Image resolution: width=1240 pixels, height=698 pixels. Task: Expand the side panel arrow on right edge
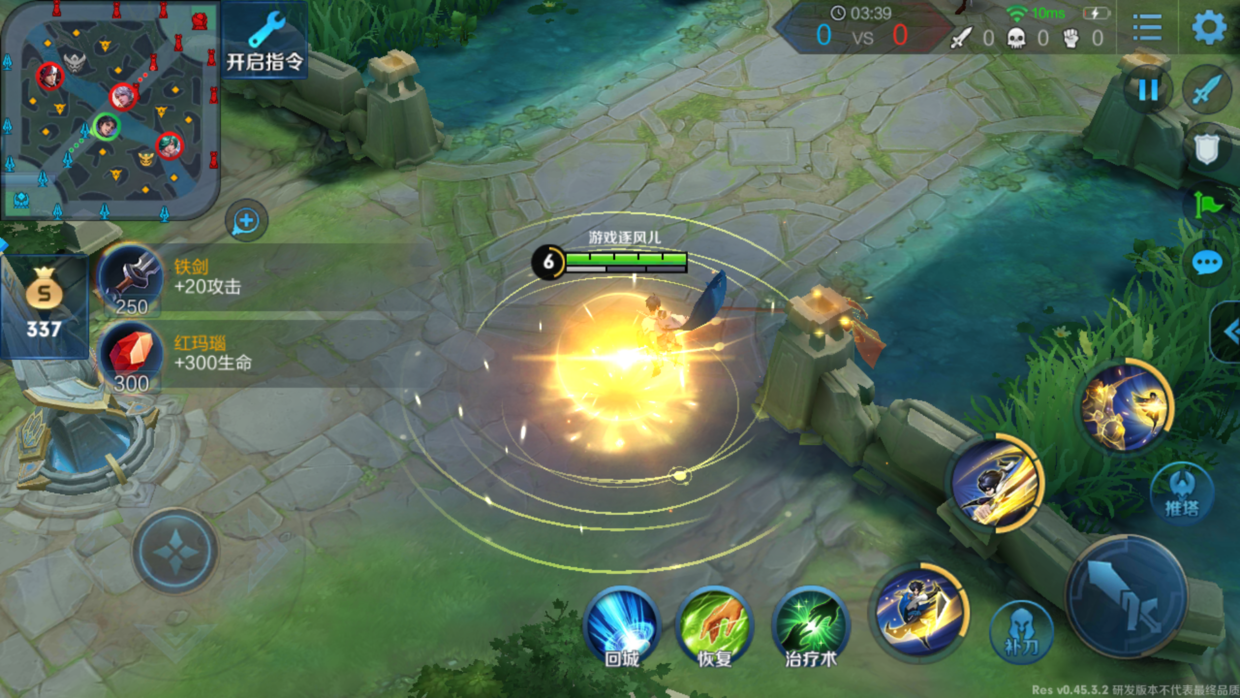(1228, 332)
